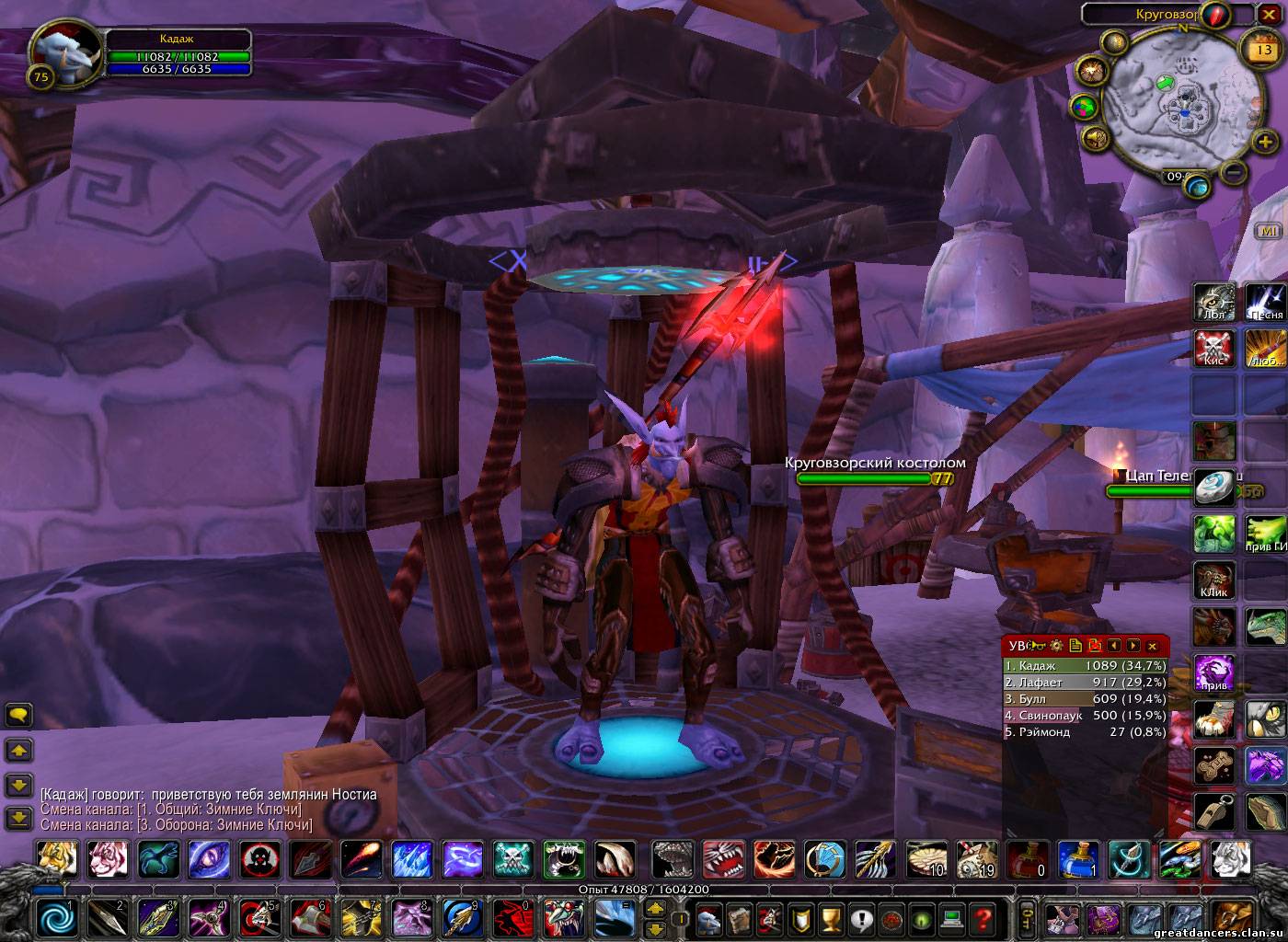The height and width of the screenshot is (942, 1288).
Task: Eat the pie food item stack of 10
Action: (x=924, y=859)
